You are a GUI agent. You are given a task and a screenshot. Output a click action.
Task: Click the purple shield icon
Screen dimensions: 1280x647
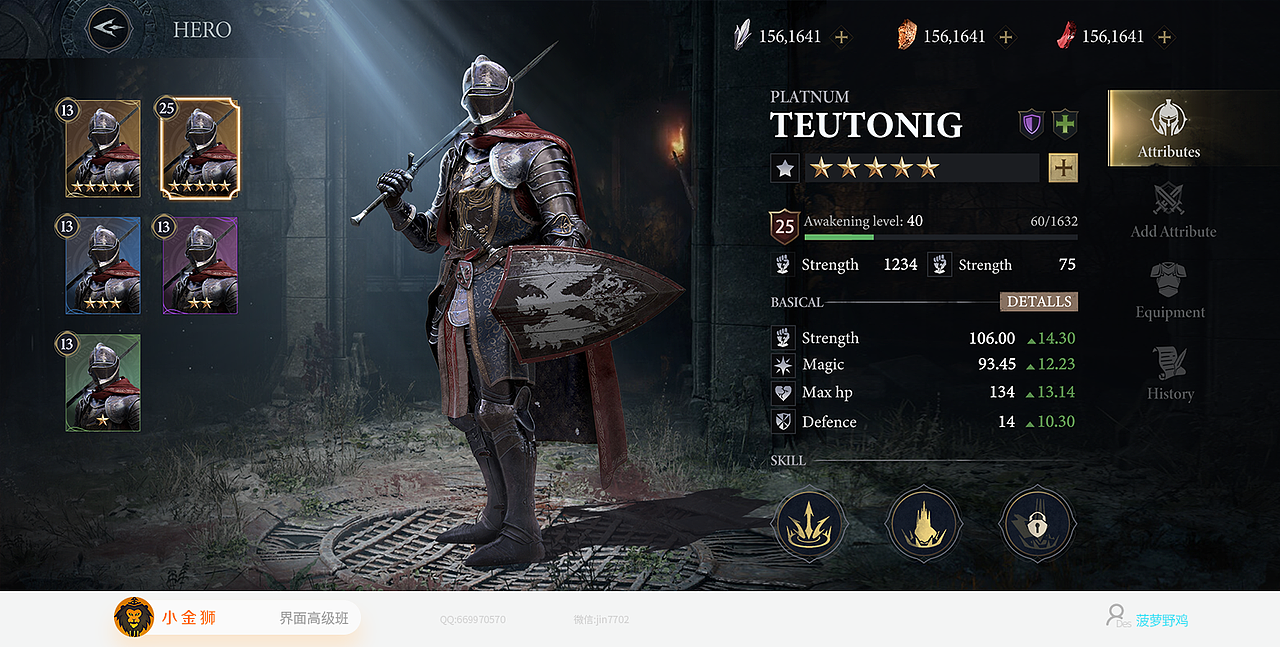pos(1031,124)
